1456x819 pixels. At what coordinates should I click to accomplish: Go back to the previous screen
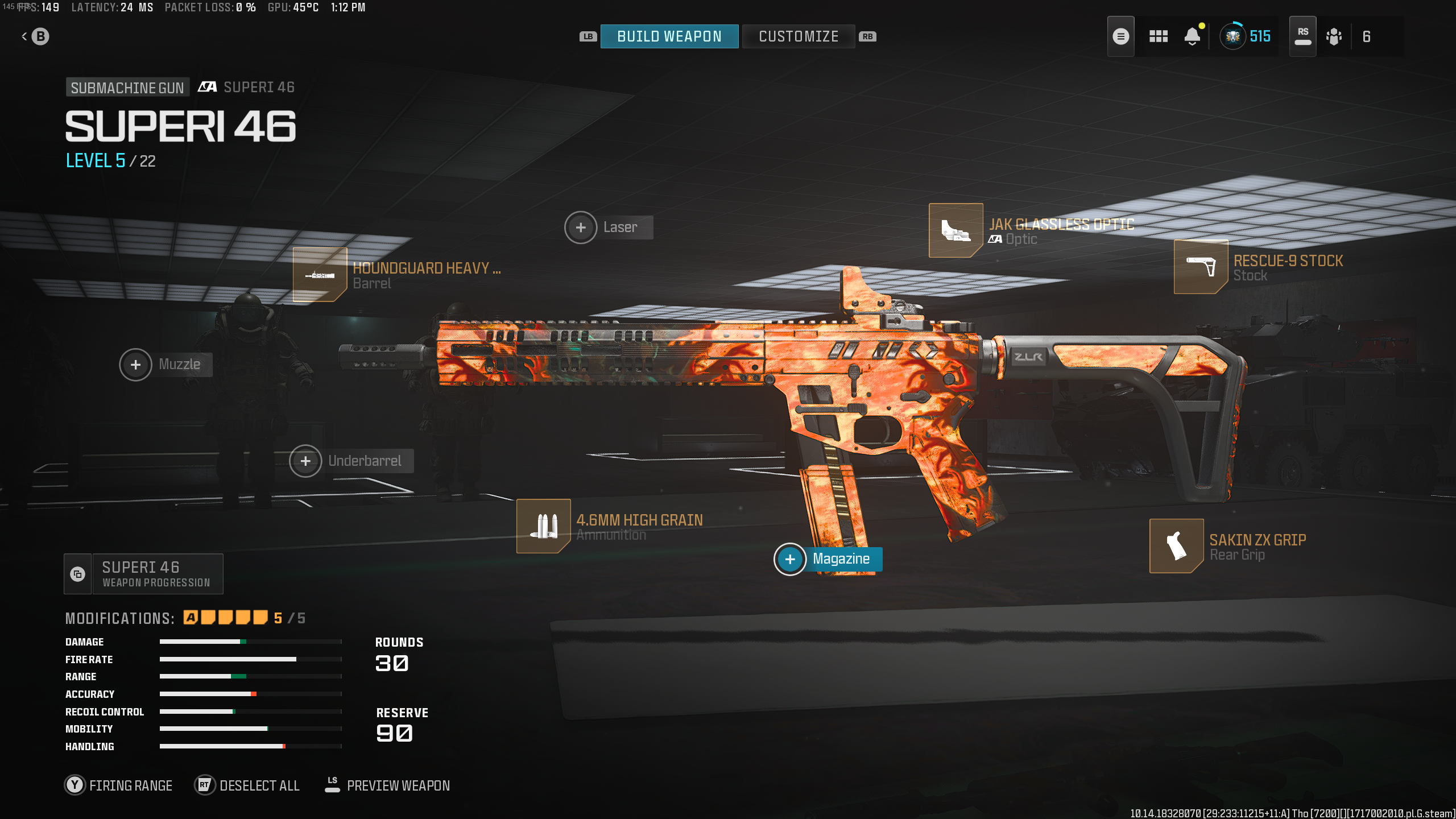coord(35,36)
